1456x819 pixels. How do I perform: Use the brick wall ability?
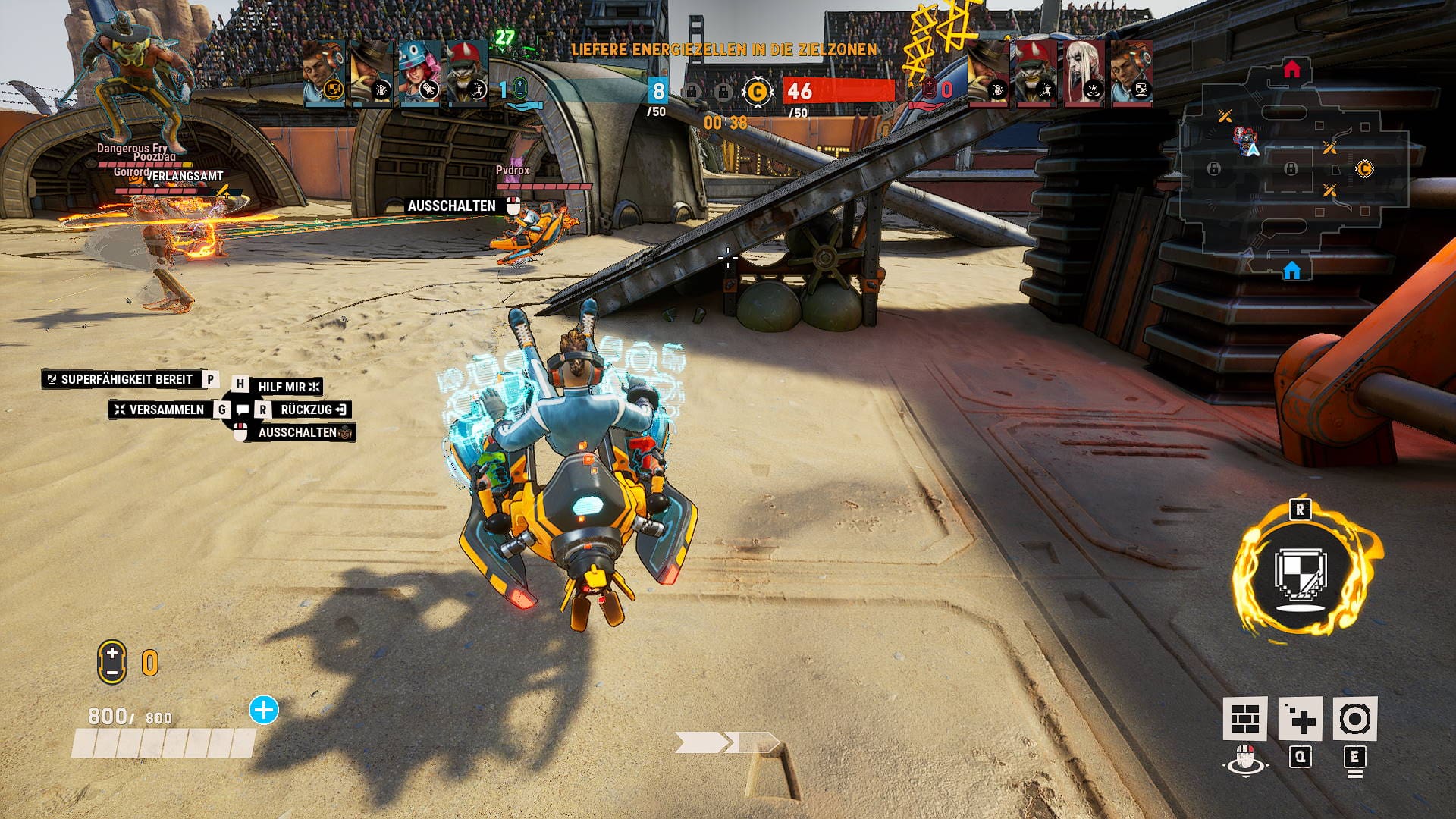coord(1244,719)
